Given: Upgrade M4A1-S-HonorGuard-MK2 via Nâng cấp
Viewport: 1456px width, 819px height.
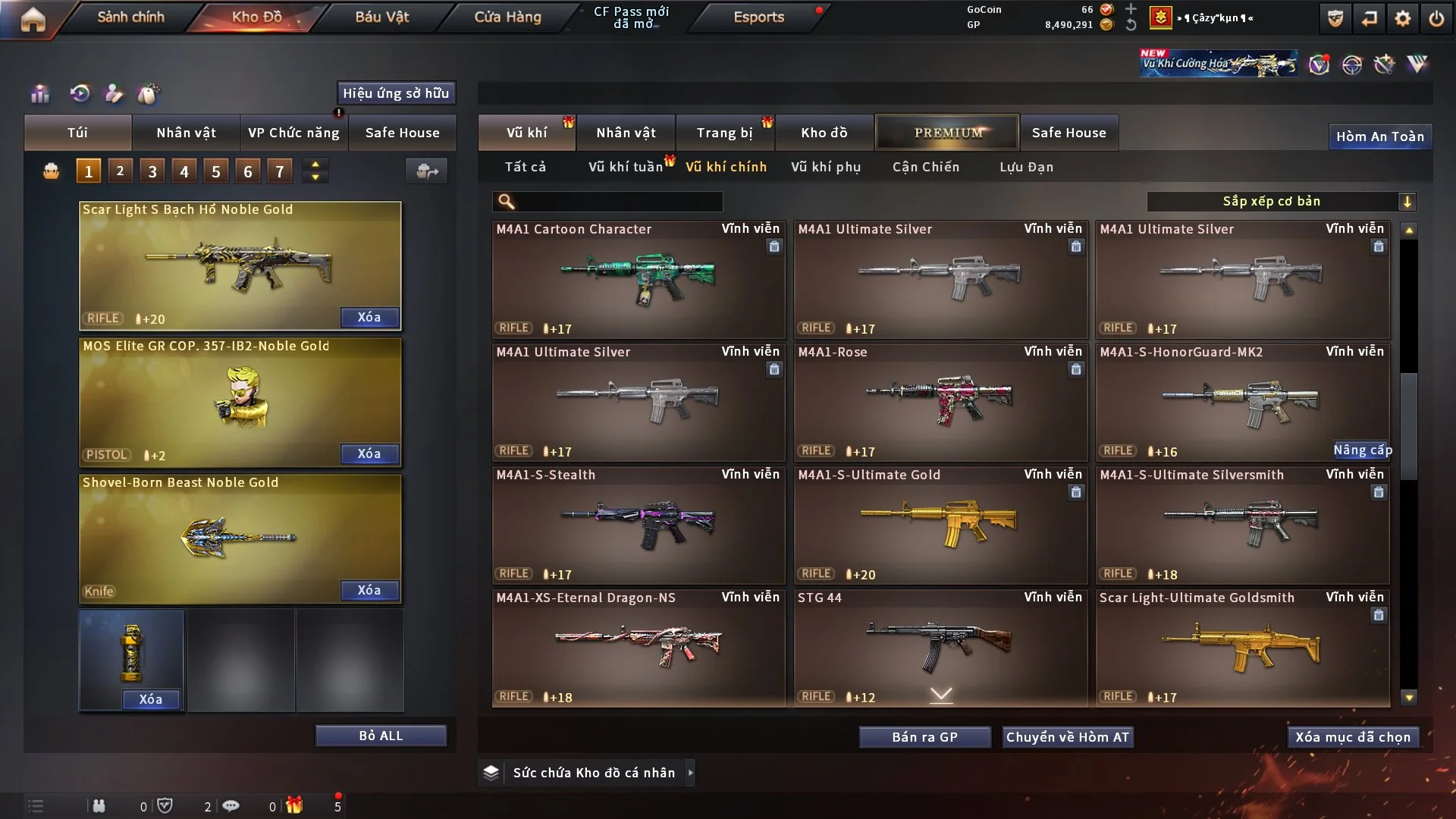Looking at the screenshot, I should pyautogui.click(x=1362, y=450).
